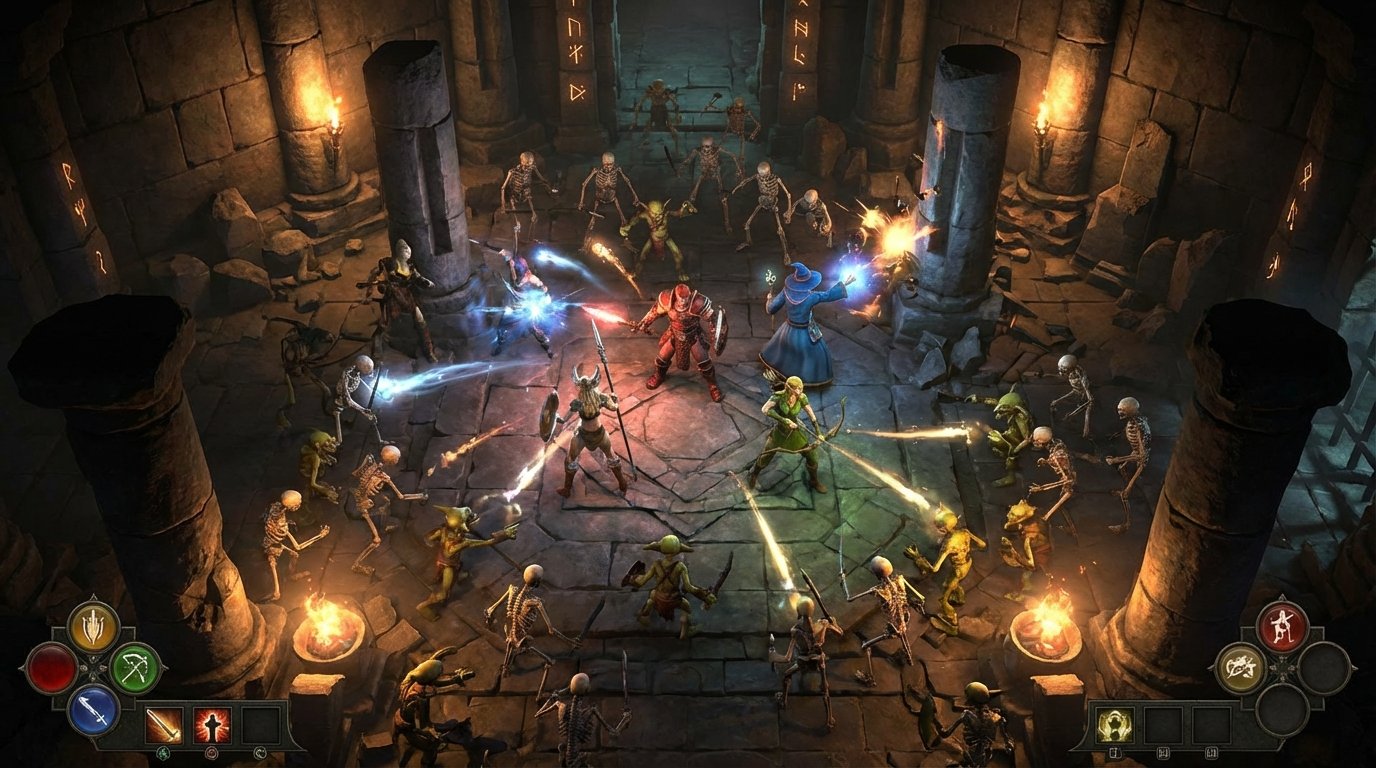Toggle the green rune indicator below the sword skill
The width and height of the screenshot is (1376, 768).
click(x=164, y=754)
